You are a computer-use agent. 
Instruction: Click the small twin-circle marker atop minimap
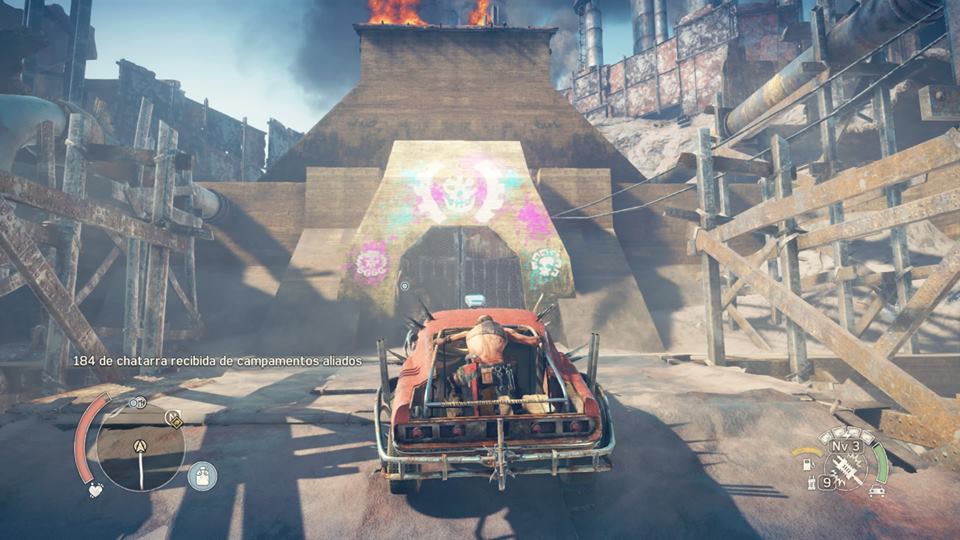[x=138, y=402]
